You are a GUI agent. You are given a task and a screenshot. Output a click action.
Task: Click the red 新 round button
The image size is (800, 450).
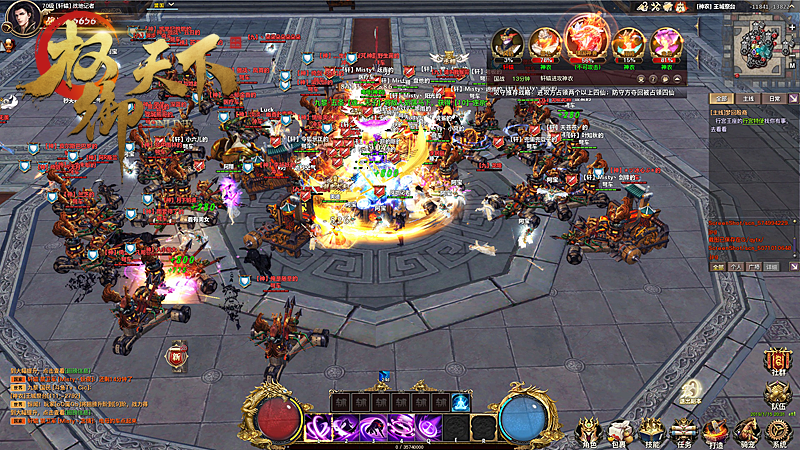177,355
